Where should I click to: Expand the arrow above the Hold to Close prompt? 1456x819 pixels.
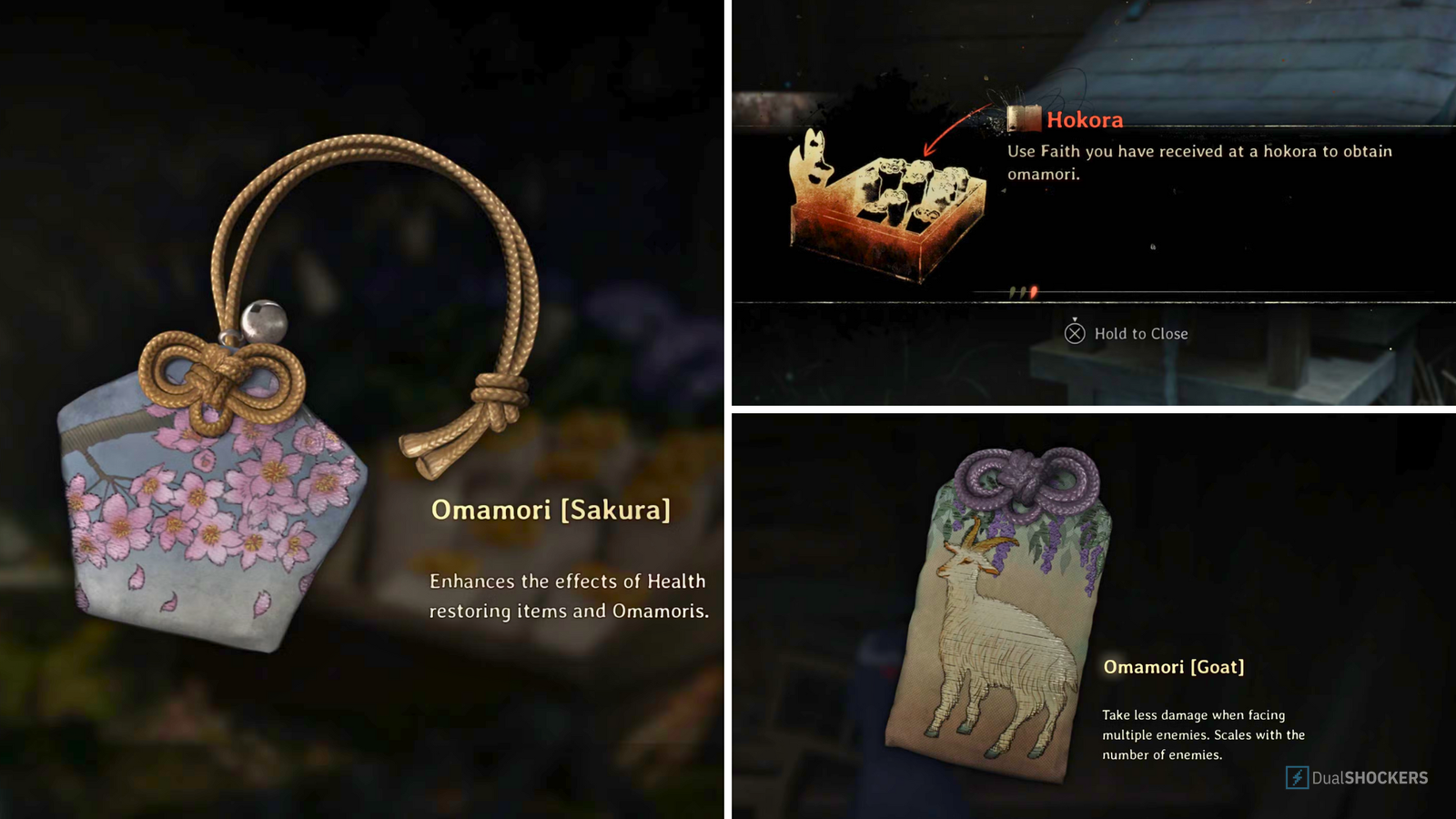1075,319
